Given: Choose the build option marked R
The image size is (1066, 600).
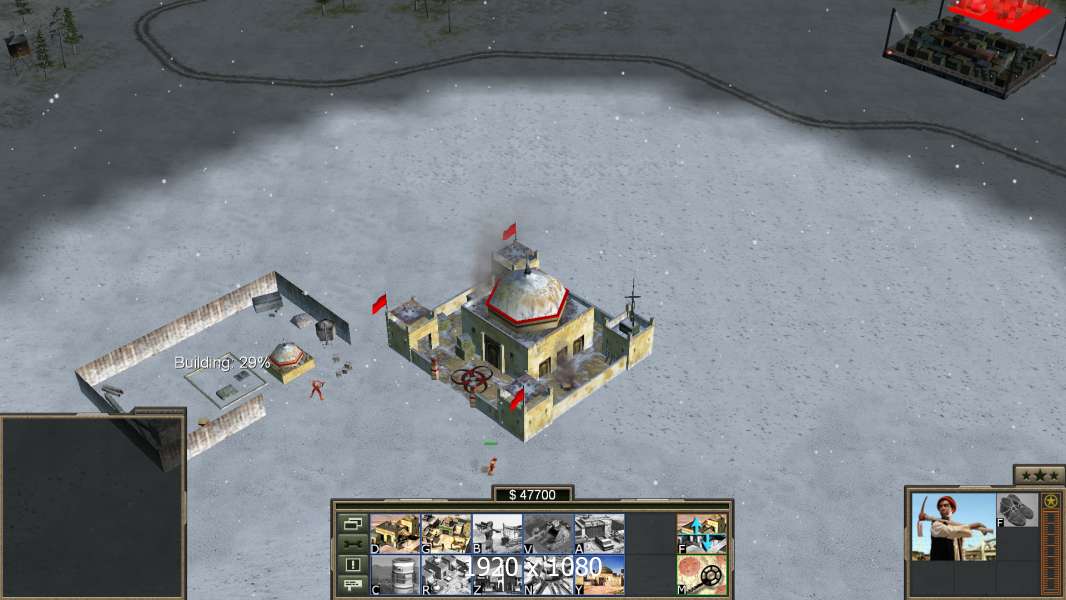Looking at the screenshot, I should 446,575.
